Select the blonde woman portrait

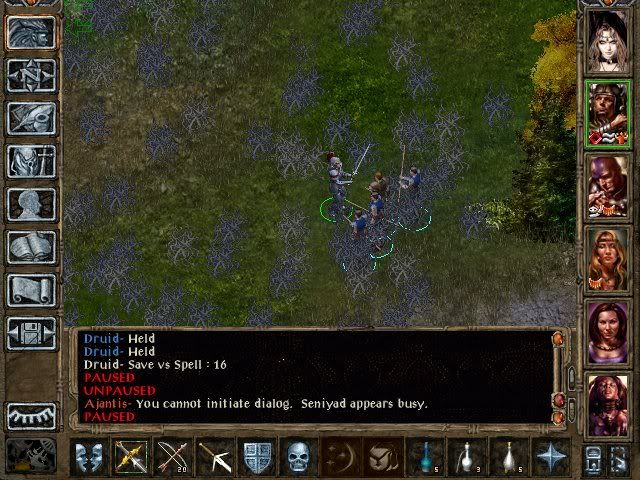pos(607,260)
